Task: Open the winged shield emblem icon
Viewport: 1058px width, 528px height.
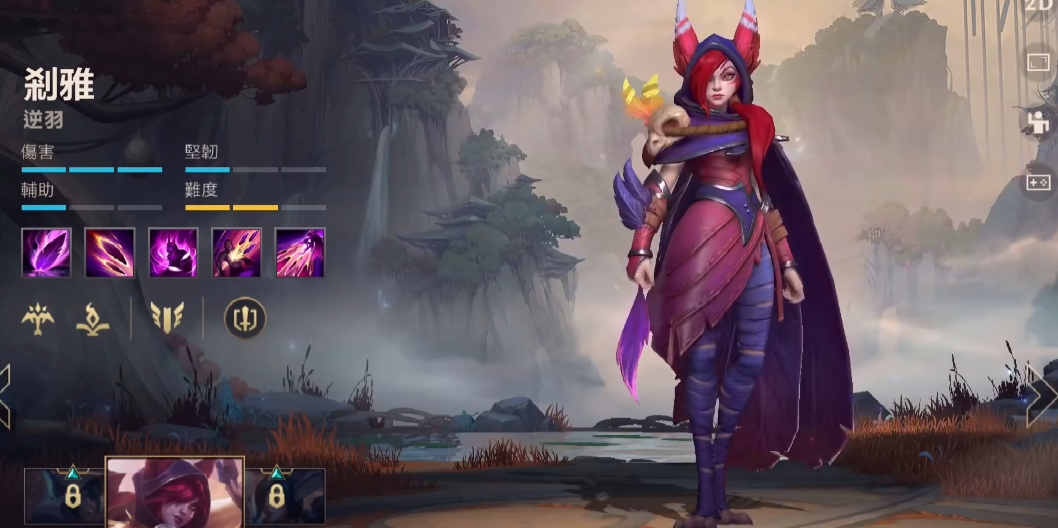Action: coord(167,318)
